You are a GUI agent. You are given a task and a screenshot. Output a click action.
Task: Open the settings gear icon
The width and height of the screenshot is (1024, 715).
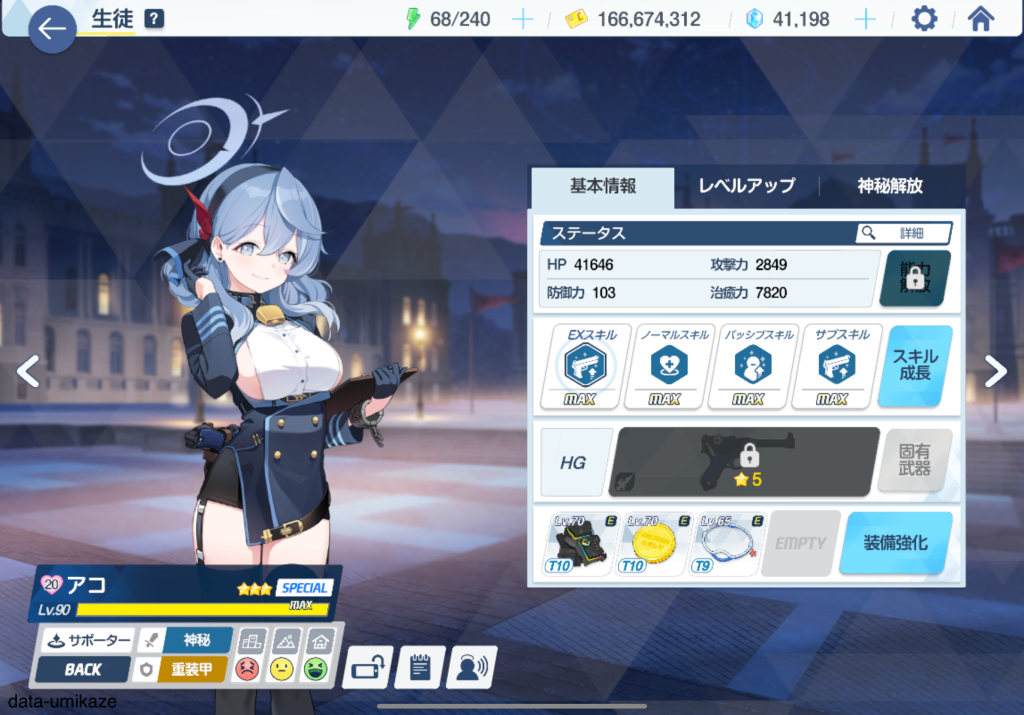(x=924, y=19)
